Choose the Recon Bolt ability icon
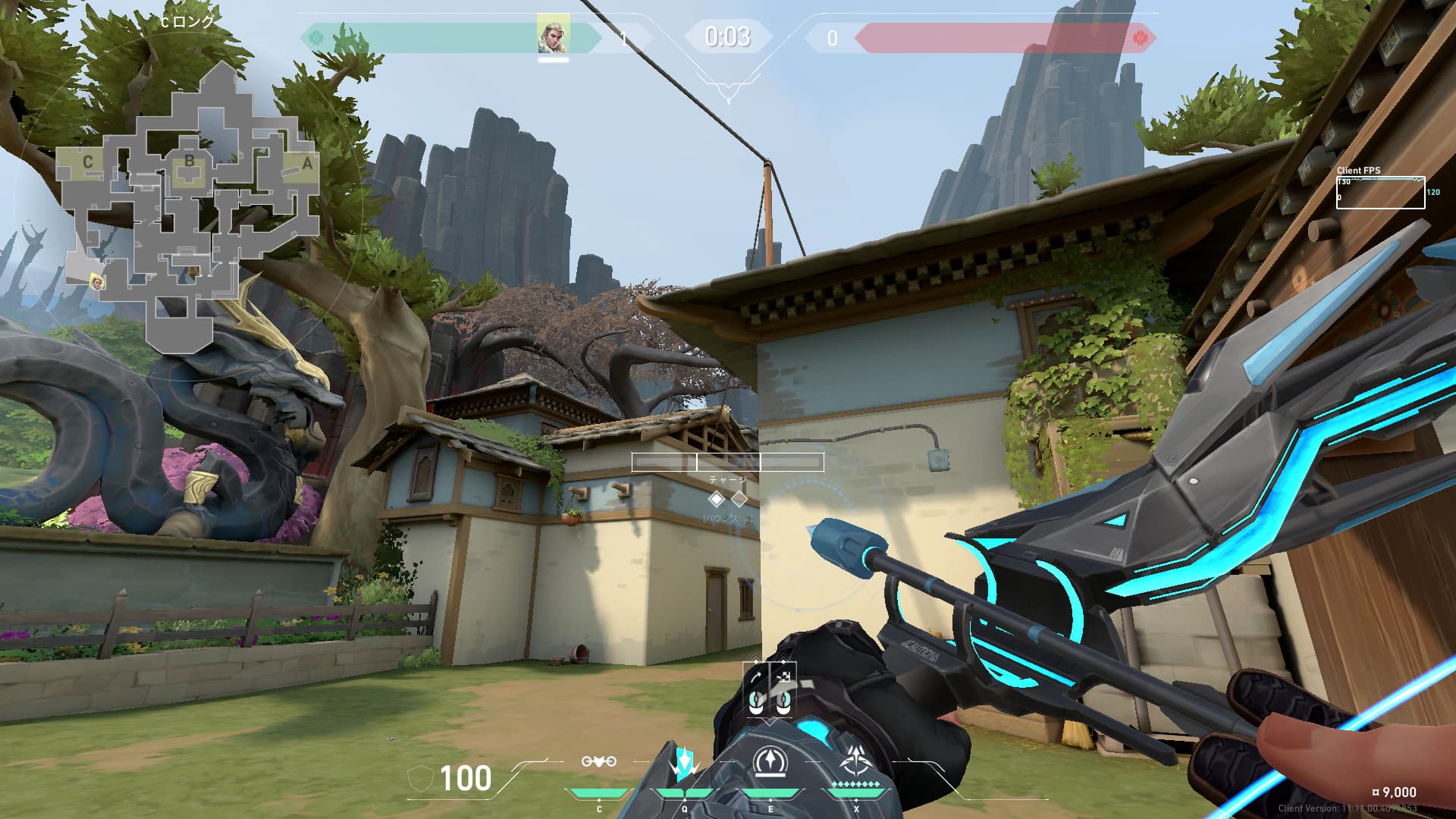 tap(770, 762)
